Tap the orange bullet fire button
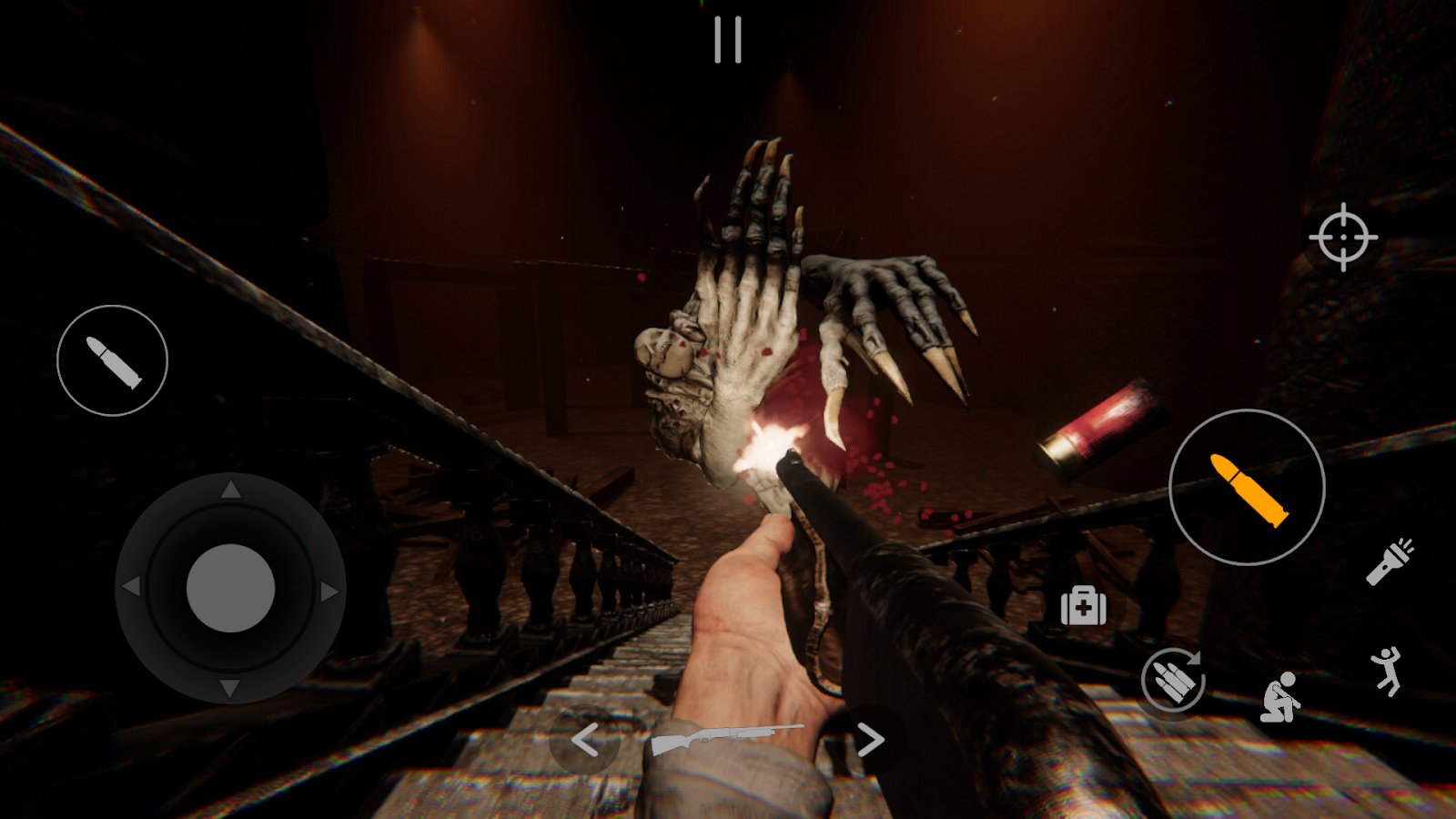The height and width of the screenshot is (819, 1456). [1247, 488]
